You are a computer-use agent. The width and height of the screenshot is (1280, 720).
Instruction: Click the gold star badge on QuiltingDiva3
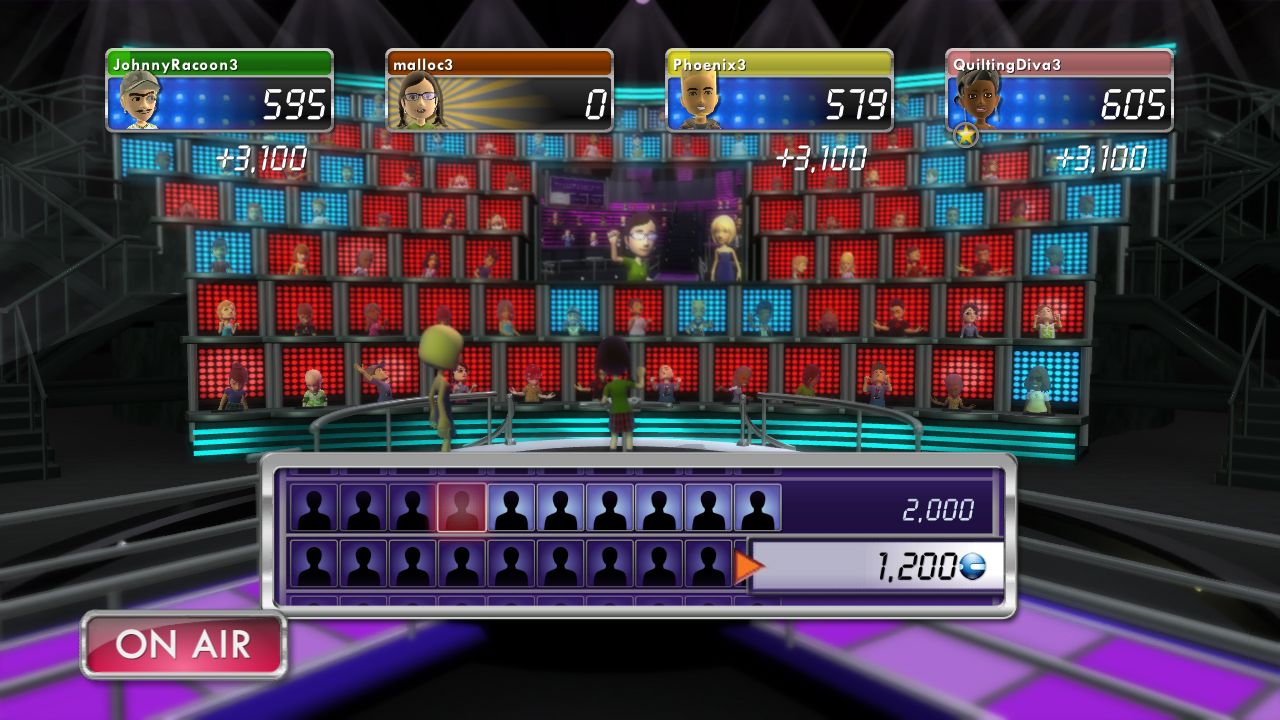[x=965, y=134]
